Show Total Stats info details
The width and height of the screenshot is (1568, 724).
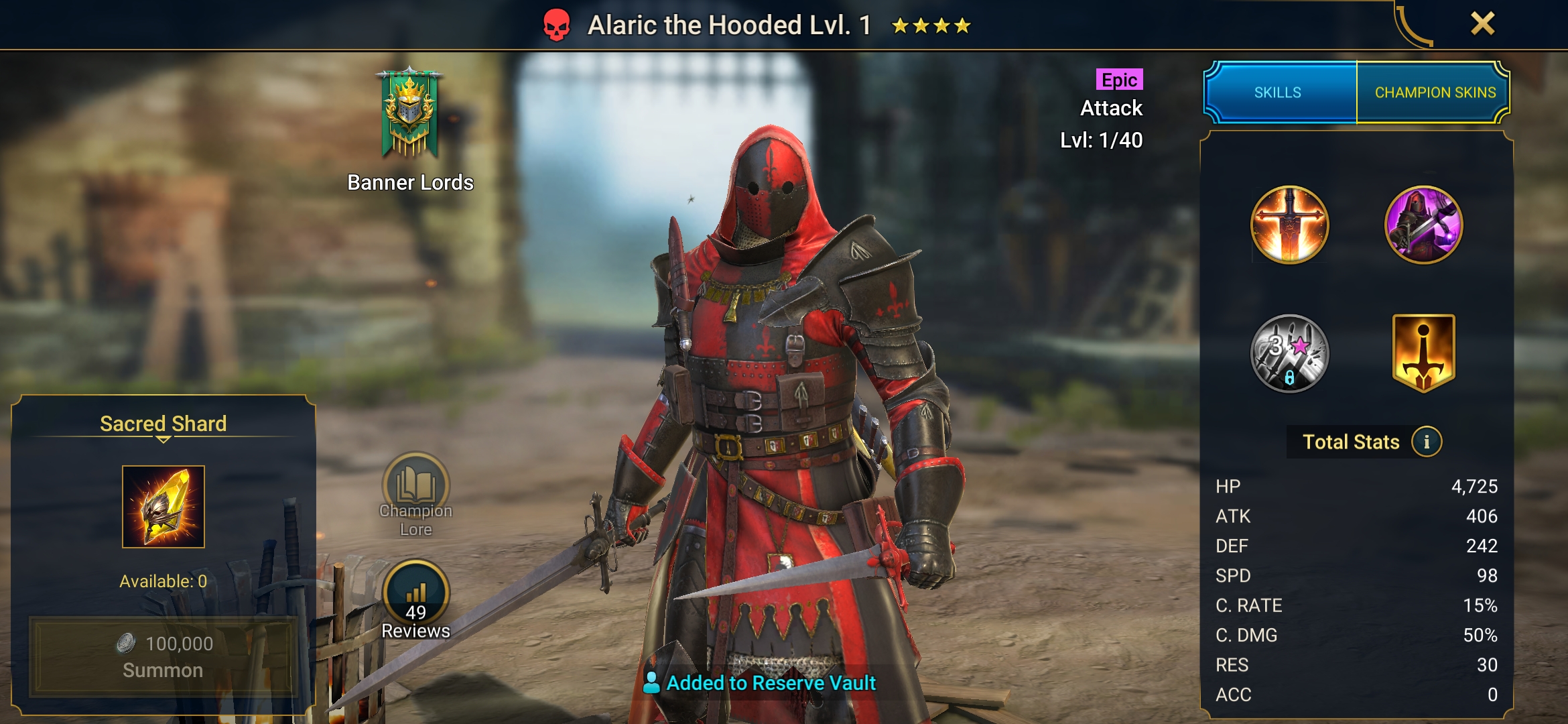click(x=1427, y=442)
